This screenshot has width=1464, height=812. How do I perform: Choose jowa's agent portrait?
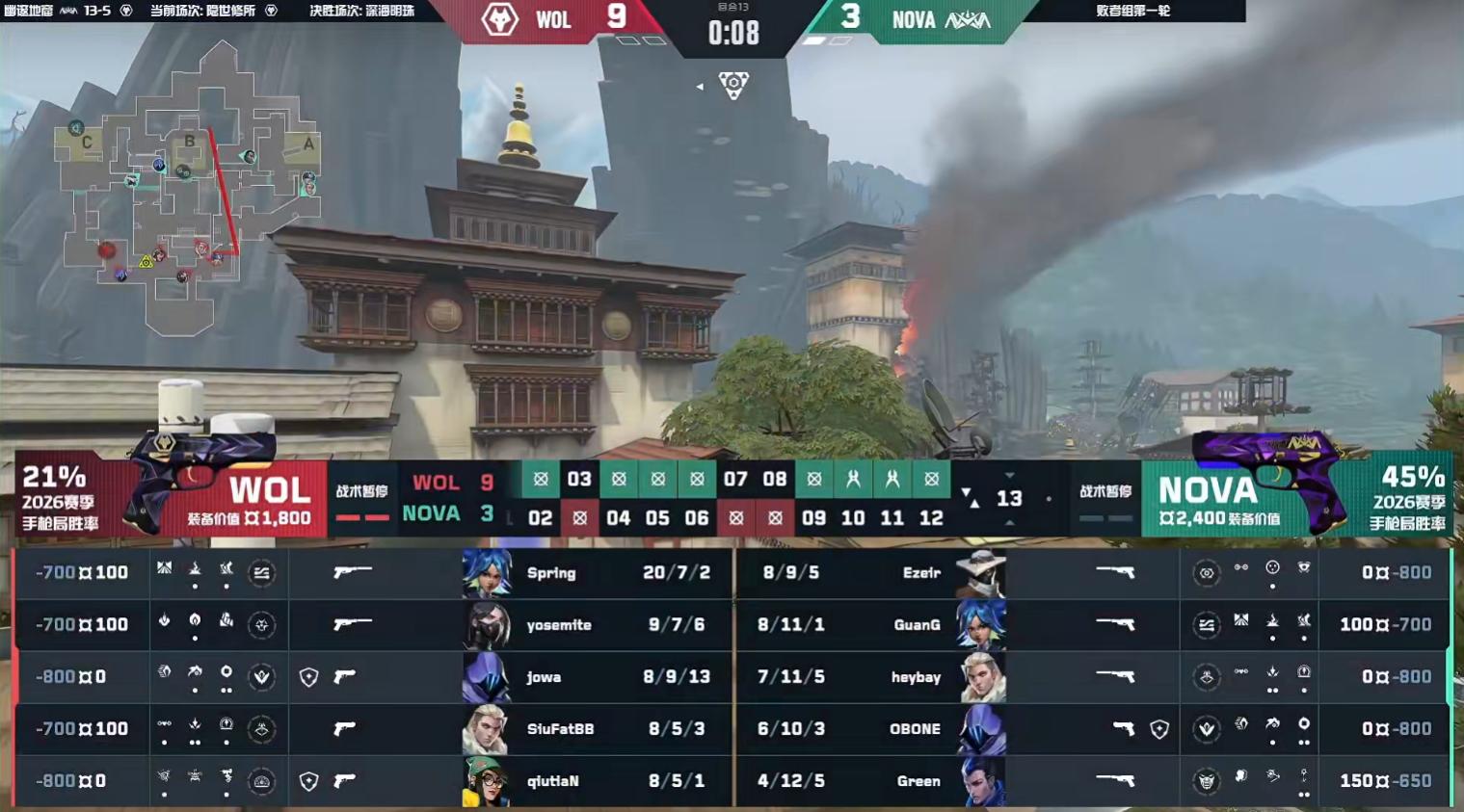pyautogui.click(x=486, y=677)
